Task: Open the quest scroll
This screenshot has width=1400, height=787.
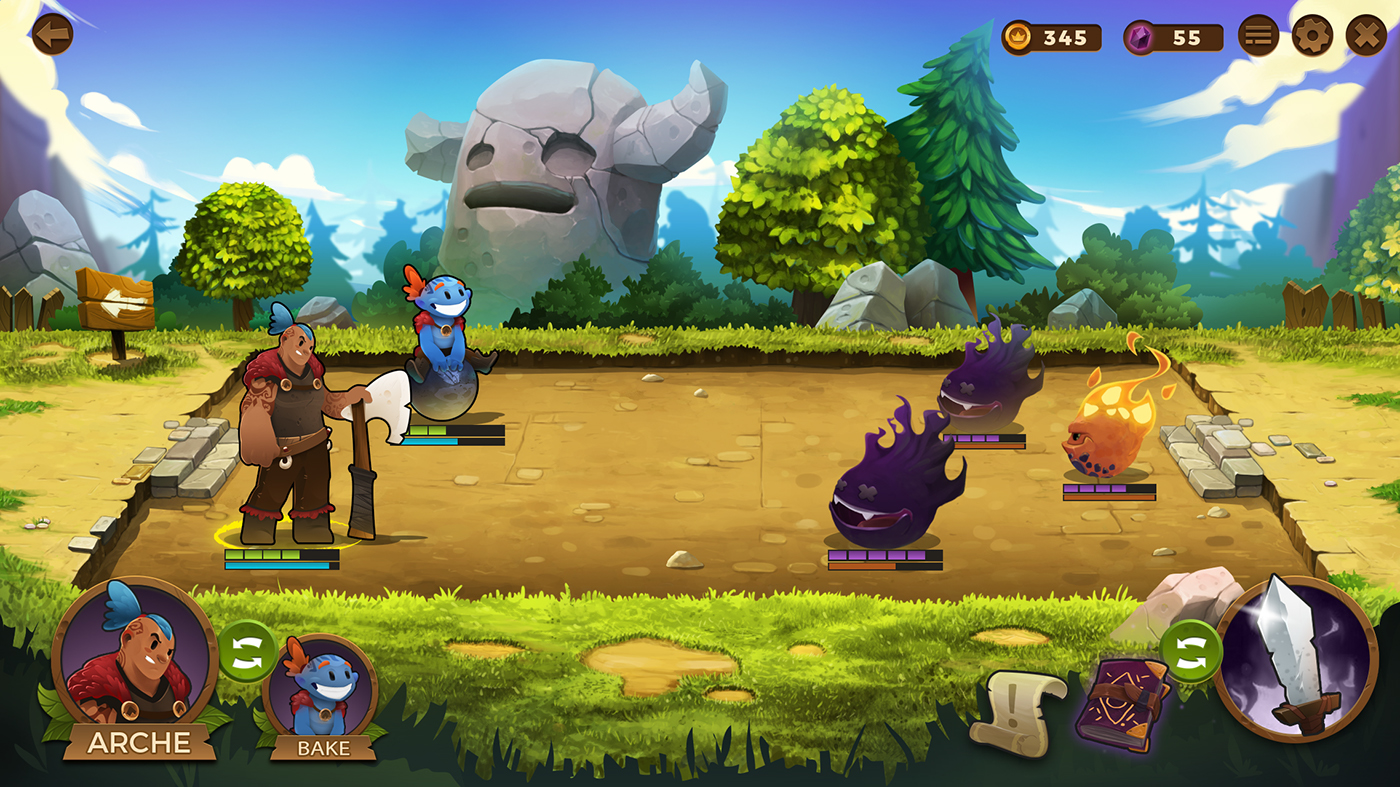Action: (1017, 712)
